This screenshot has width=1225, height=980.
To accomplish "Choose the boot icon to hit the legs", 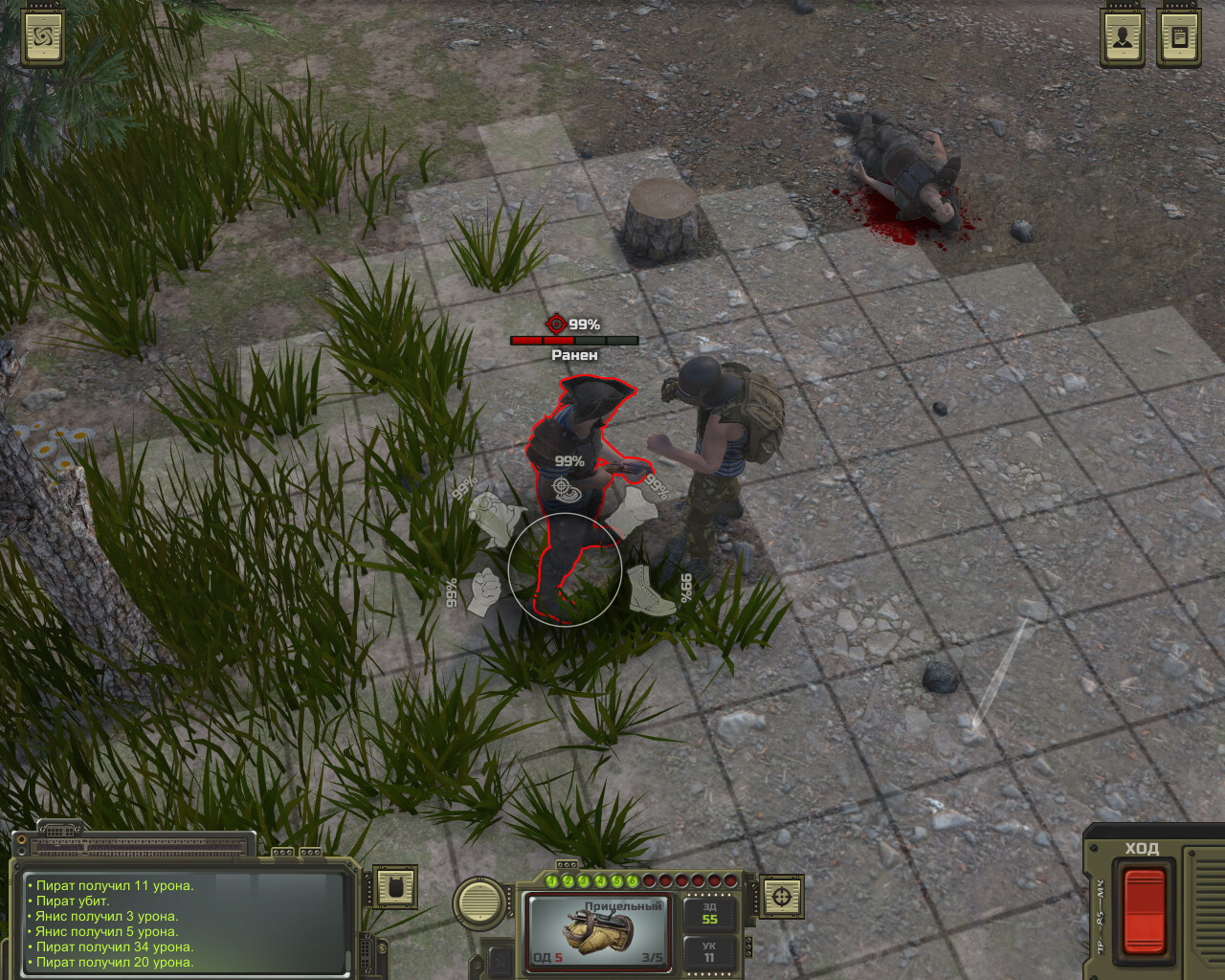I will click(x=650, y=591).
